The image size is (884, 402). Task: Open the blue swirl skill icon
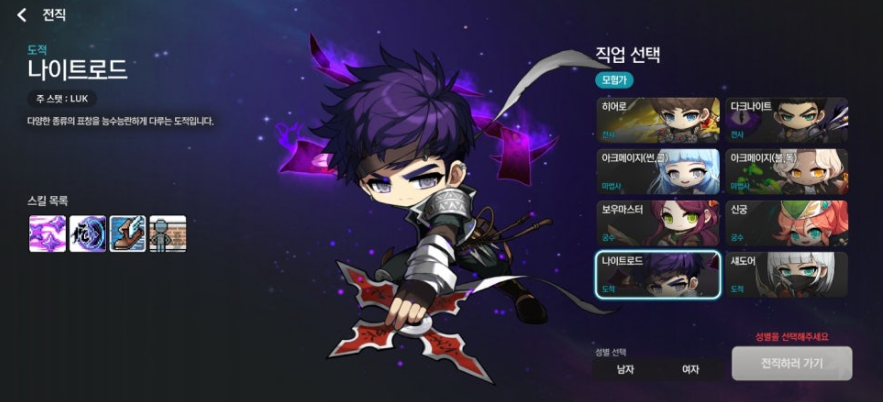click(87, 233)
